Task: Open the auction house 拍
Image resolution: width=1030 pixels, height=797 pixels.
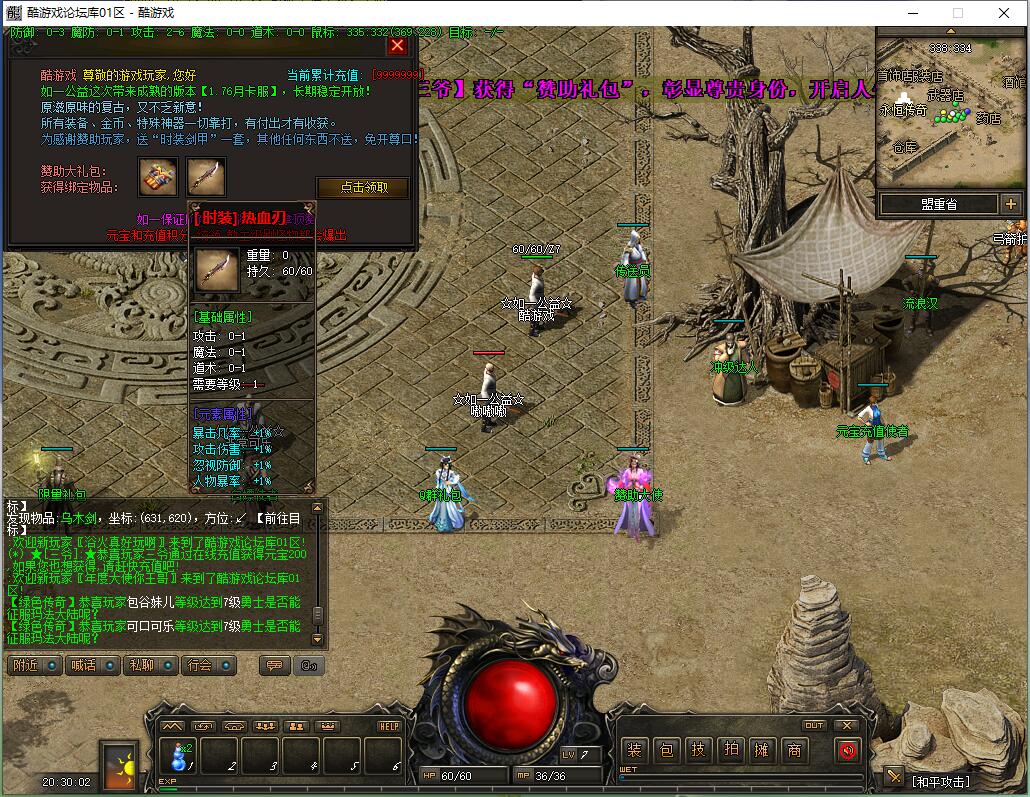Action: coord(730,750)
